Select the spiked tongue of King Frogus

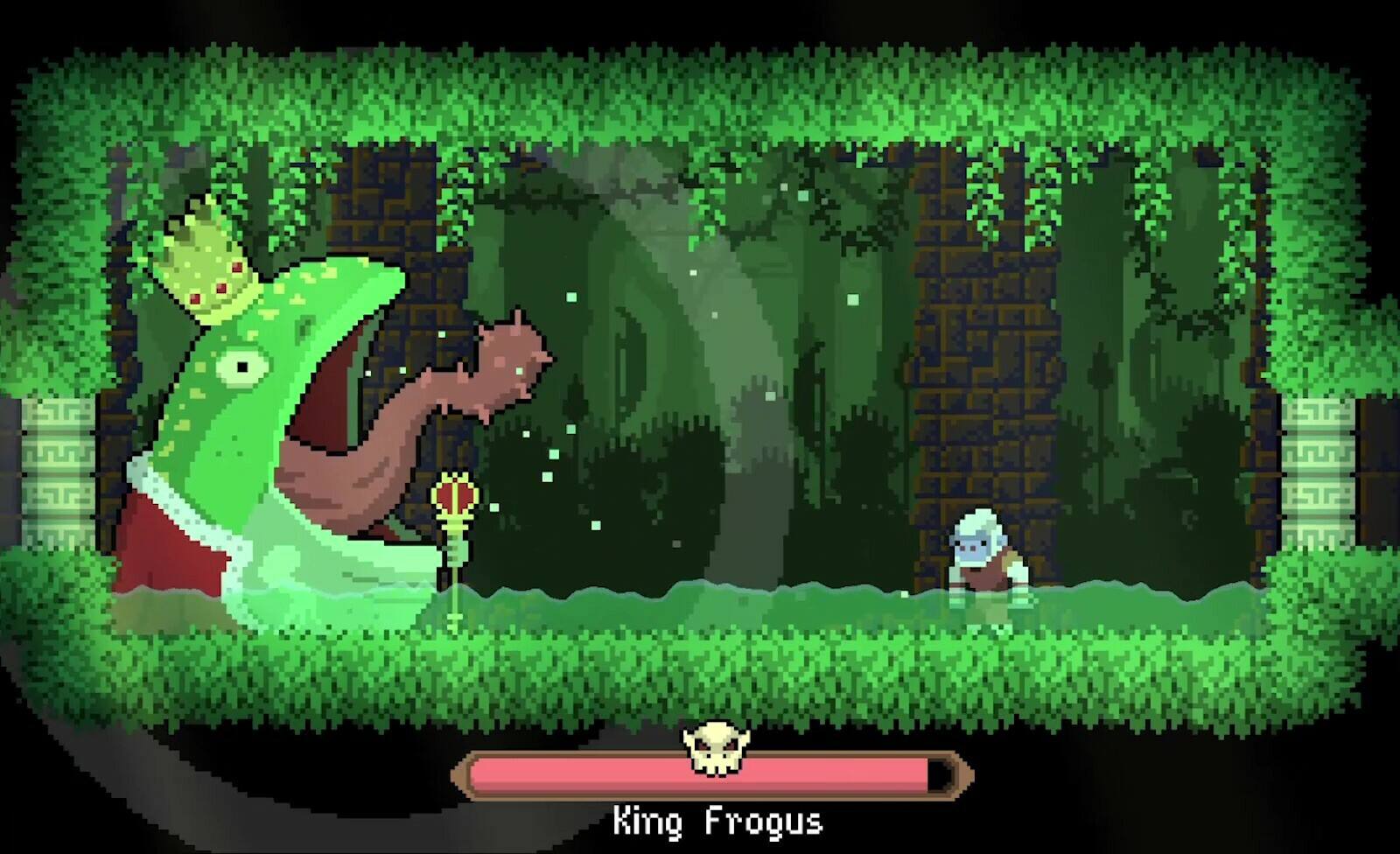pos(477,367)
